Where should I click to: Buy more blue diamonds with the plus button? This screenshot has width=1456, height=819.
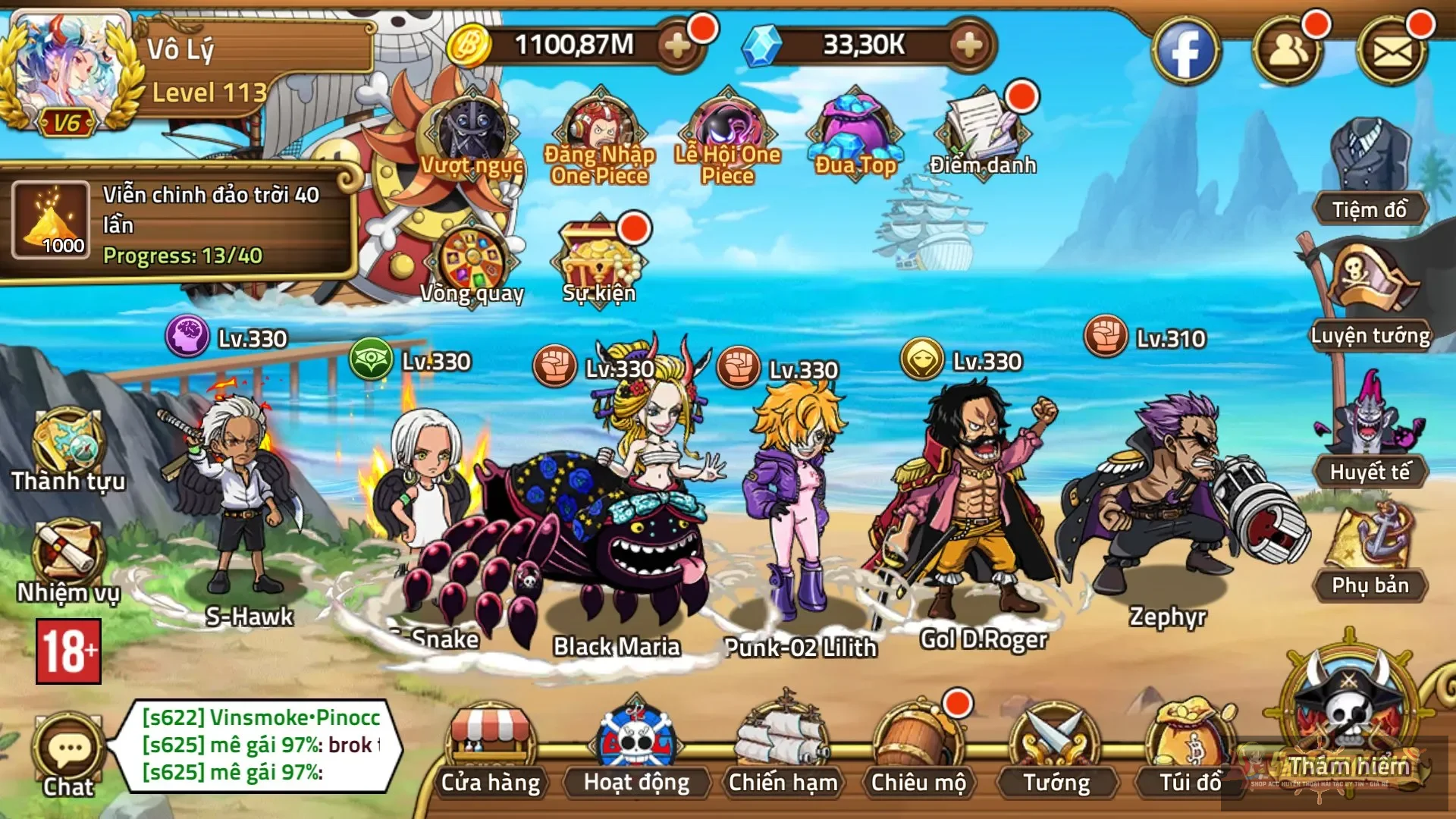tap(969, 45)
